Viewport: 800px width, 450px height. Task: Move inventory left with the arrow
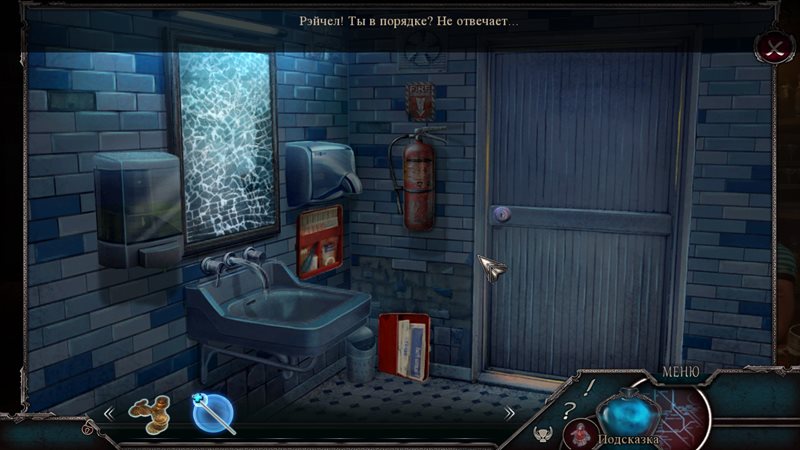108,412
